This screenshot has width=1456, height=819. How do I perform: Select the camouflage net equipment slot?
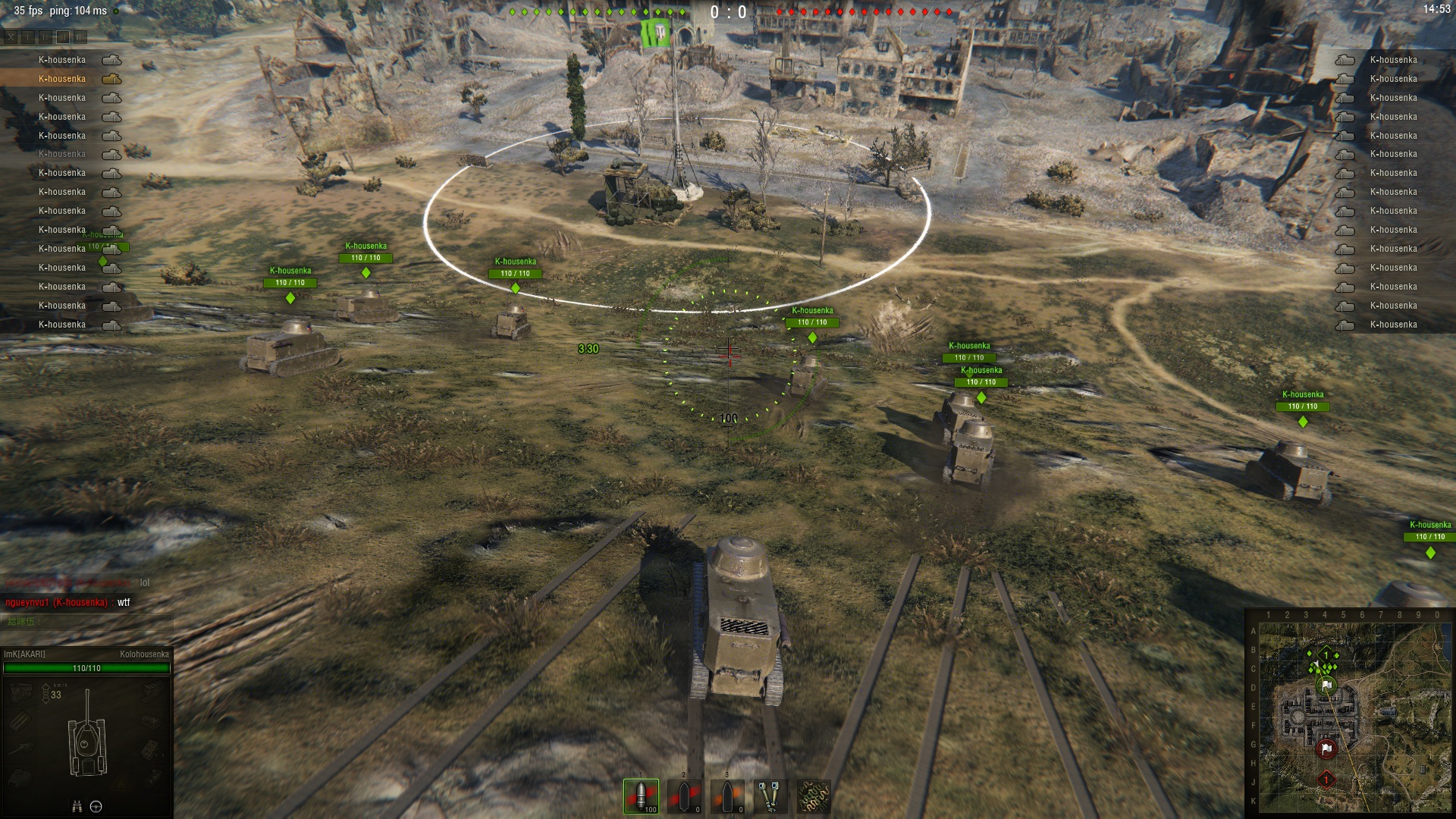(x=813, y=796)
